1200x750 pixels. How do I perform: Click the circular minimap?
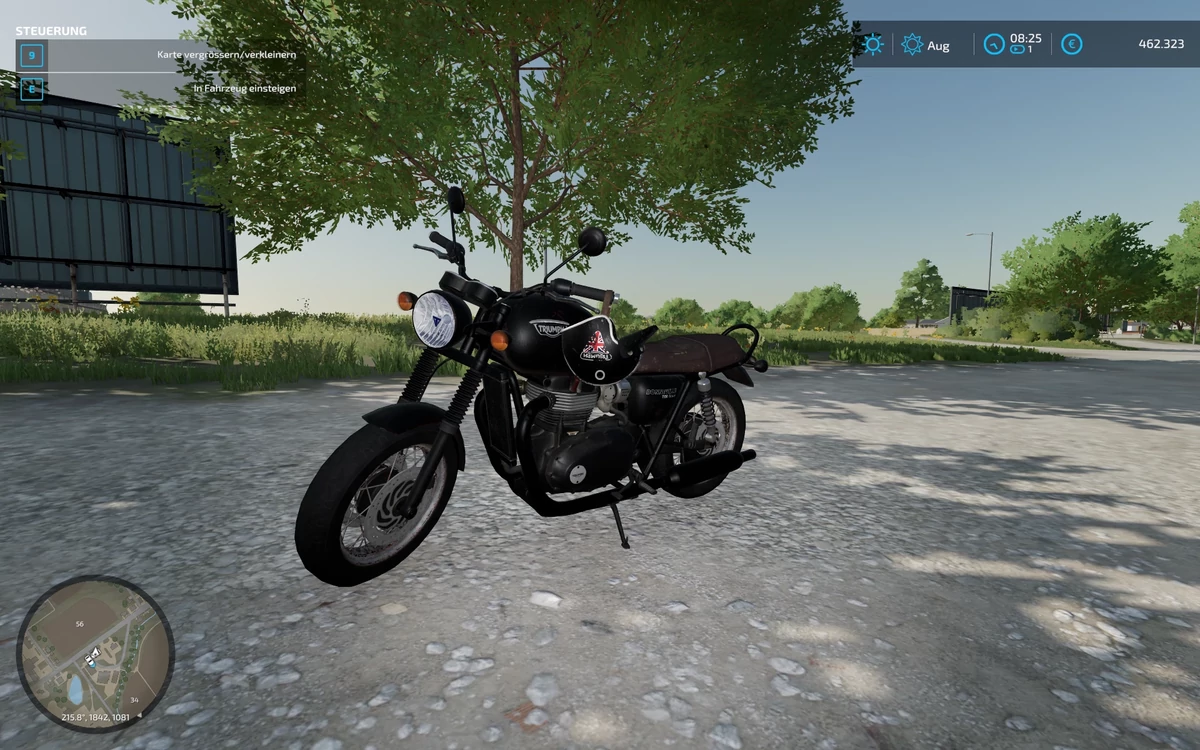[95, 654]
